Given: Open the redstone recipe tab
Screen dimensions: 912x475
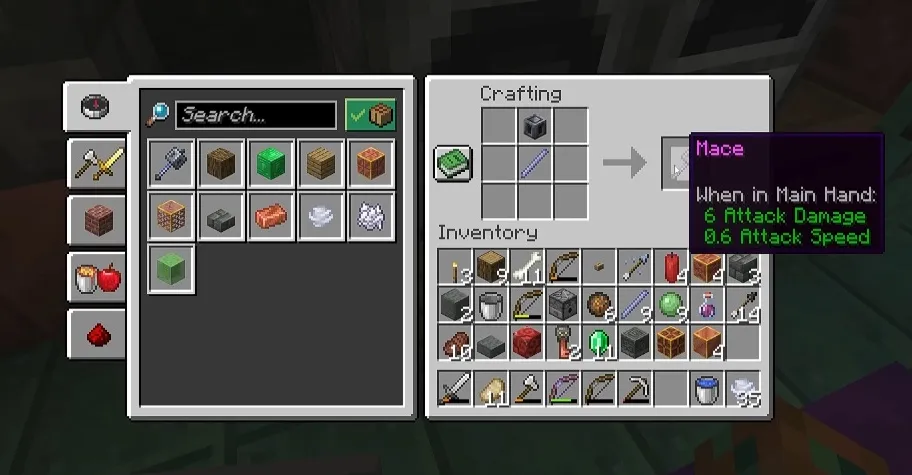Looking at the screenshot, I should [96, 333].
